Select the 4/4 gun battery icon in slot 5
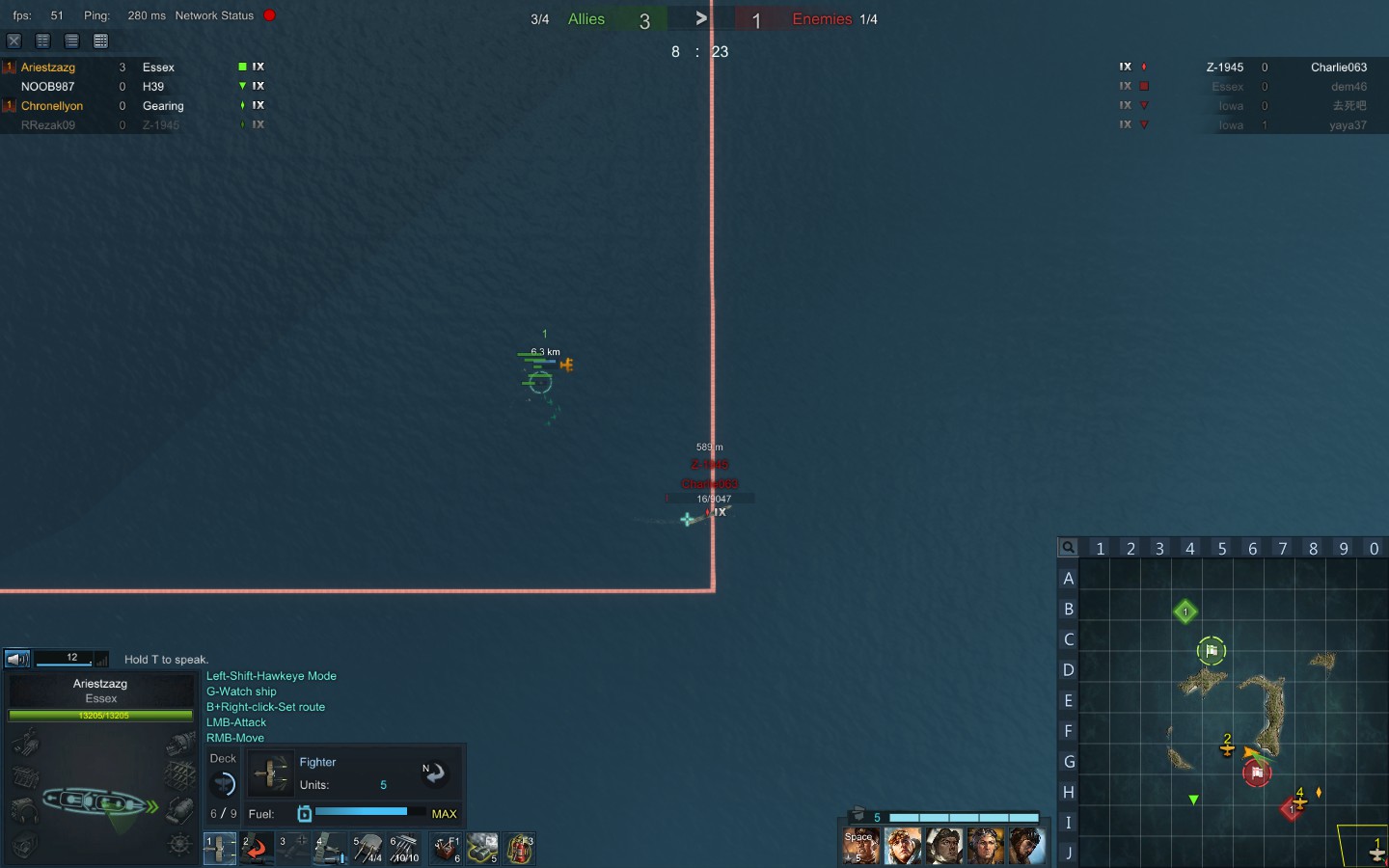Image resolution: width=1389 pixels, height=868 pixels. tap(367, 849)
